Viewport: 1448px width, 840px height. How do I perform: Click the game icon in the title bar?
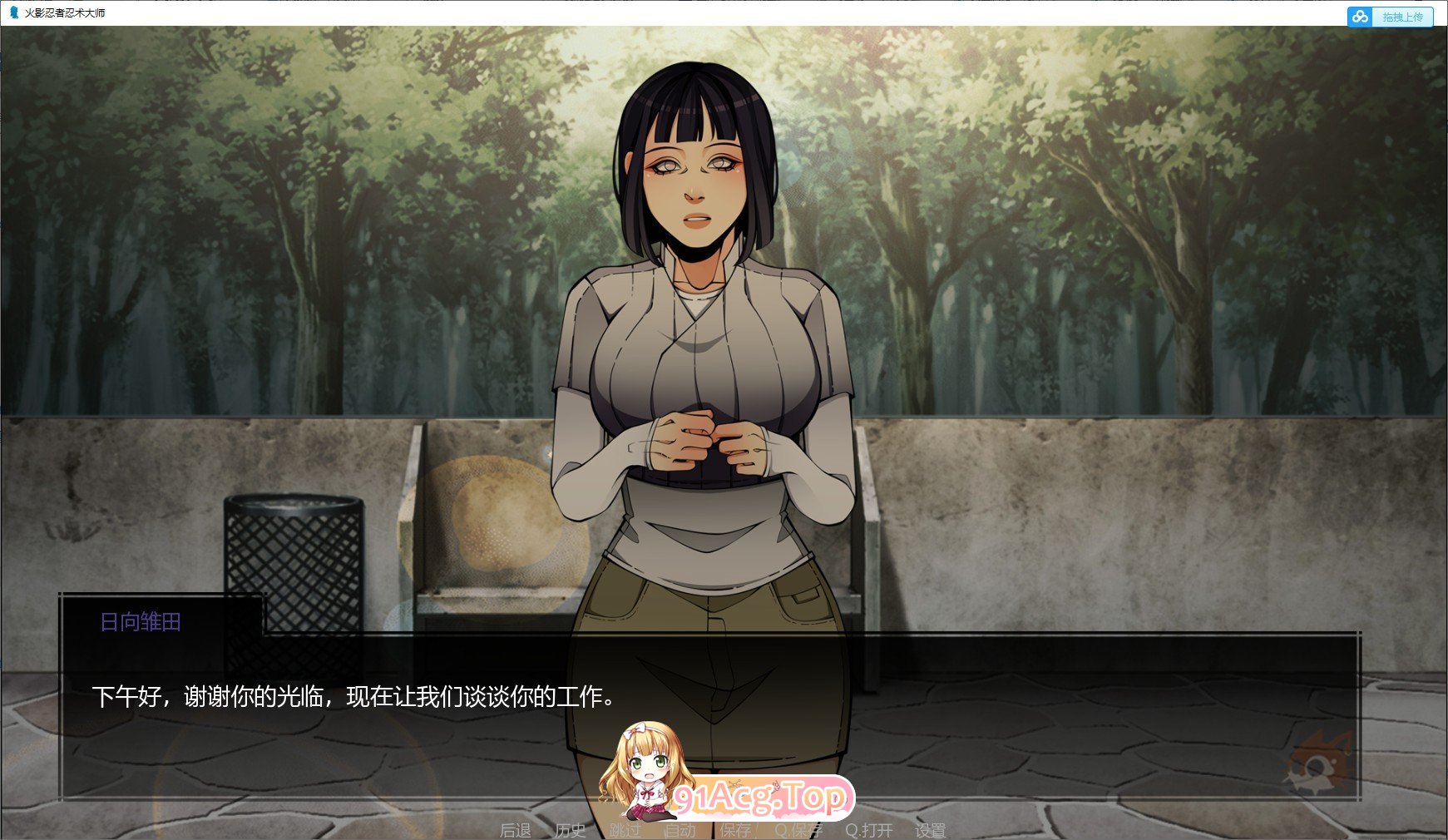point(12,13)
